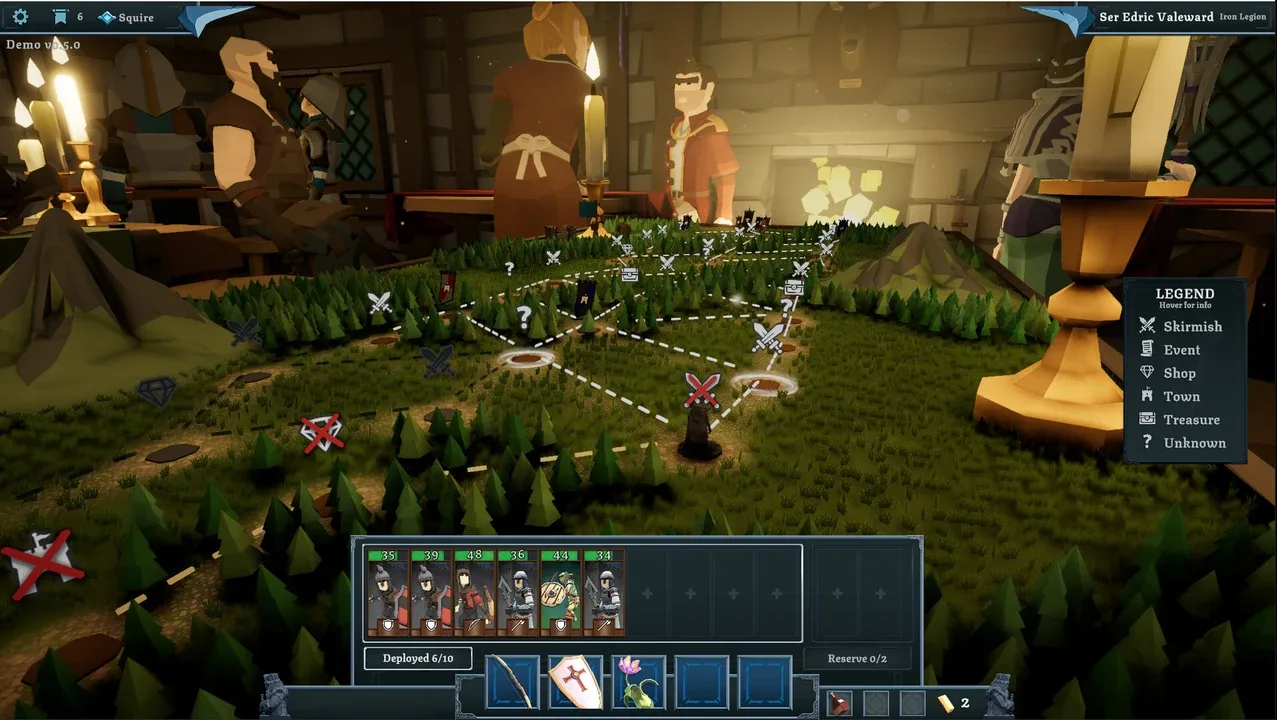Select the soldier card with 39 health
Screen dimensions: 1277x720
tap(431, 592)
